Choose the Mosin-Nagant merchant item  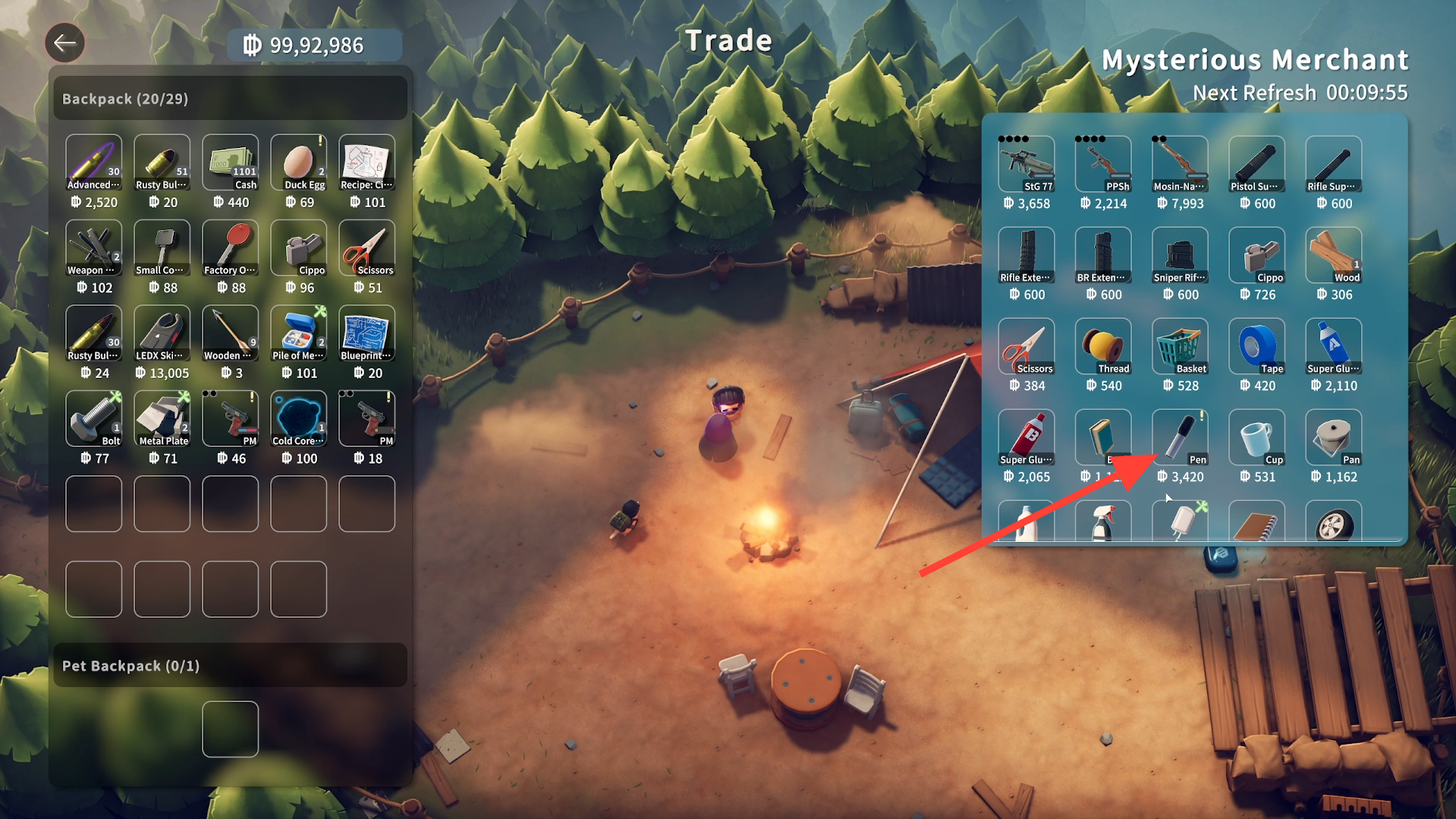coord(1179,165)
